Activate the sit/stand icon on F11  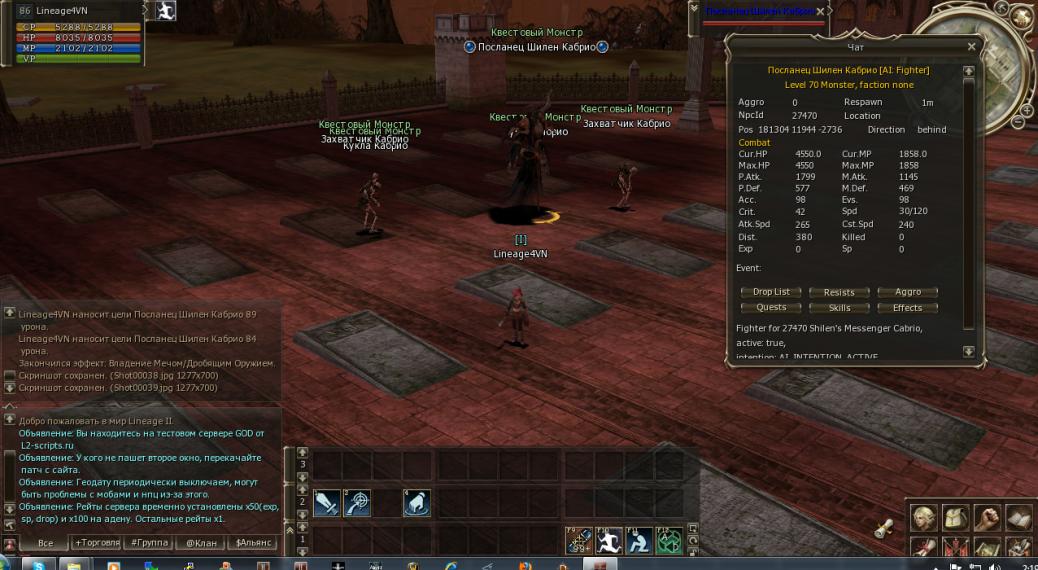639,541
